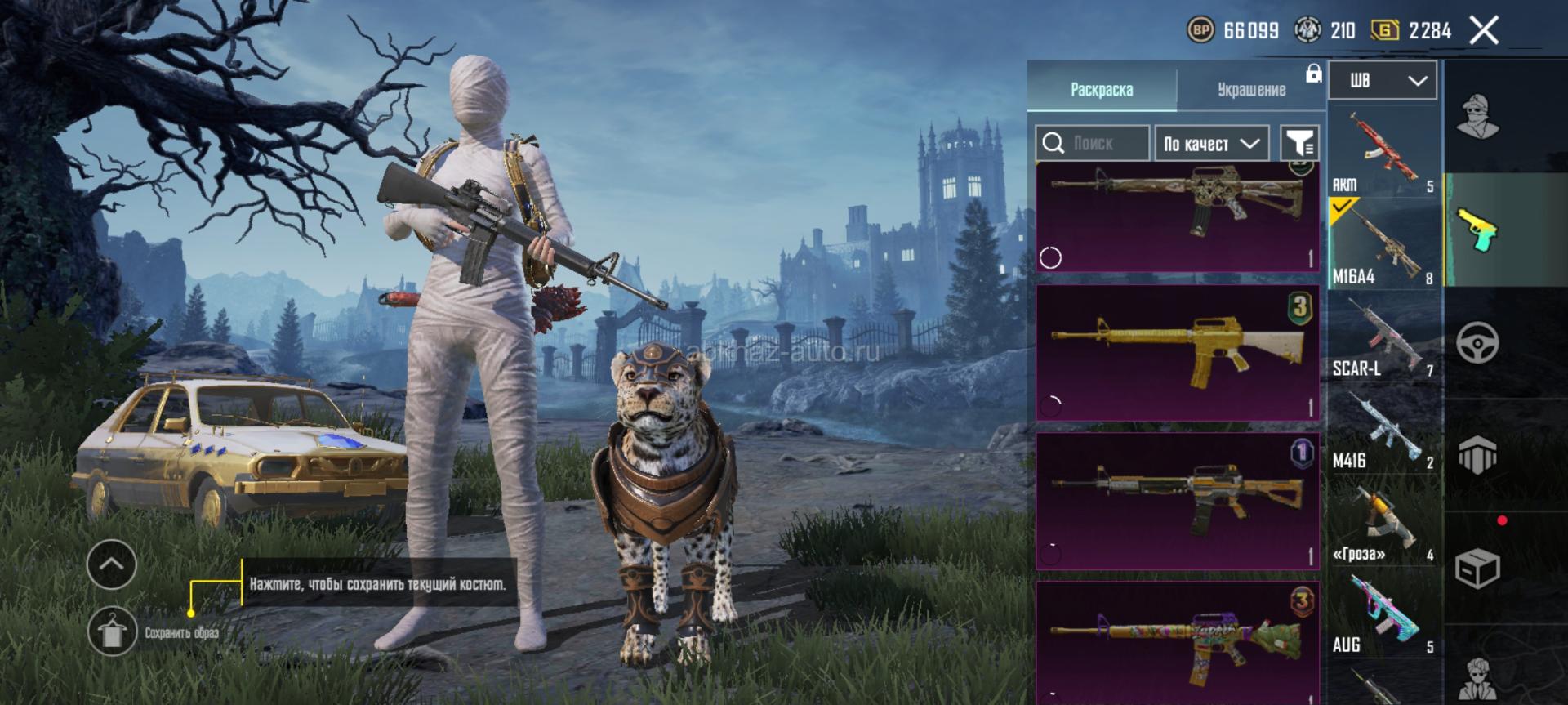Open the steering wheel vehicles category
The height and width of the screenshot is (705, 1568).
tap(1477, 342)
